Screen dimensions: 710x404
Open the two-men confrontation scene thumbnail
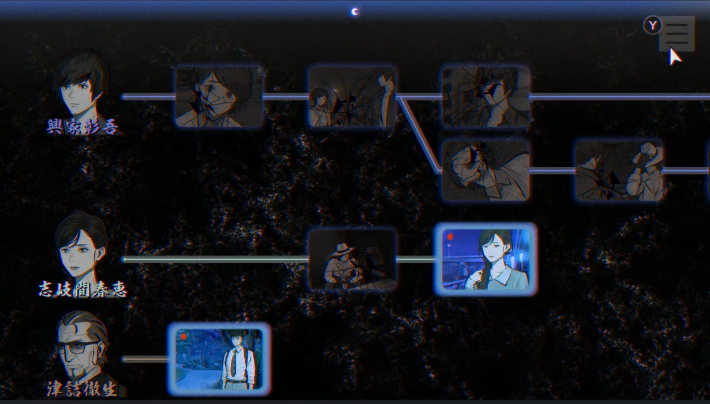point(352,97)
